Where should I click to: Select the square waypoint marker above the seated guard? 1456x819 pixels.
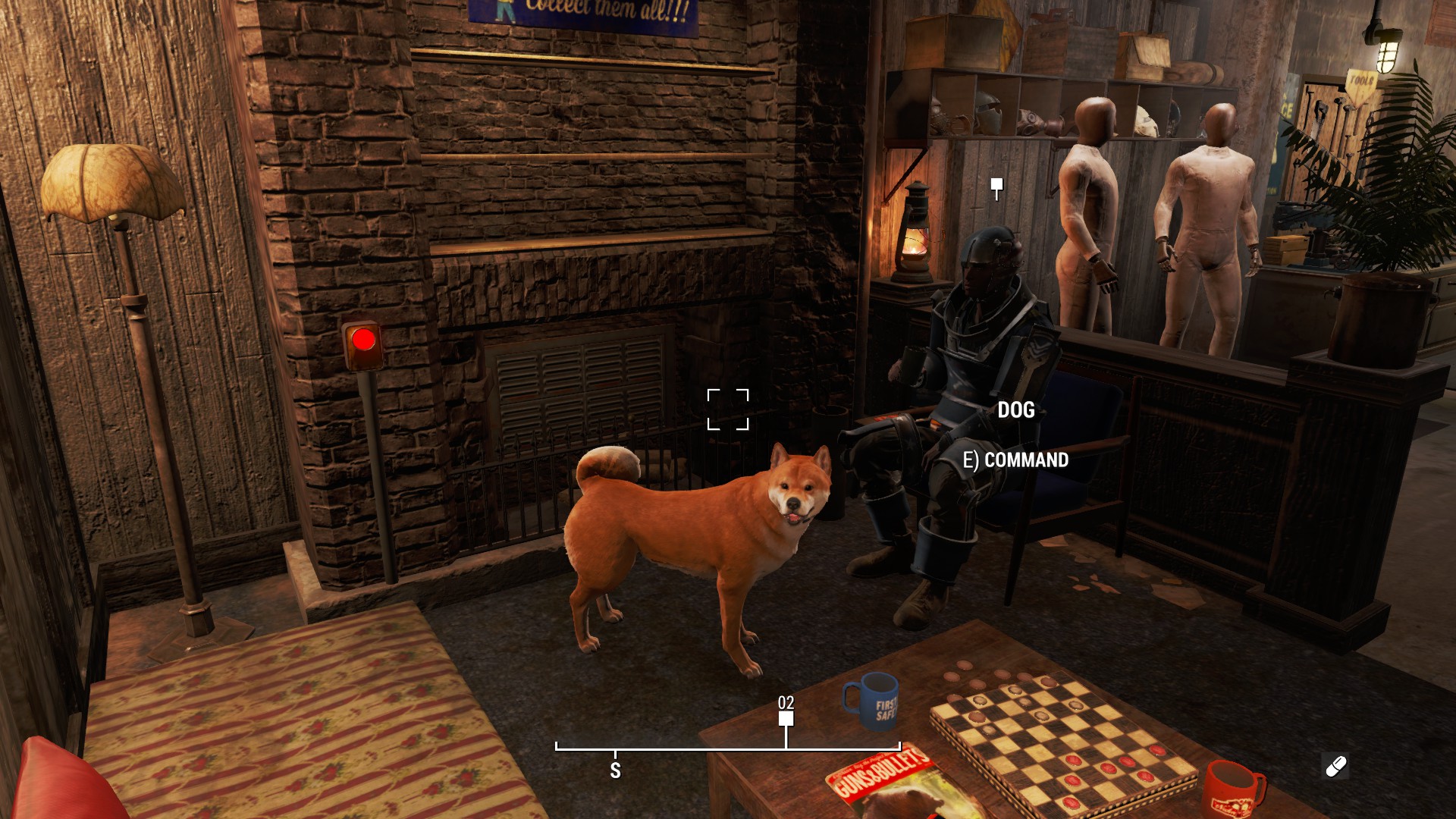click(996, 185)
